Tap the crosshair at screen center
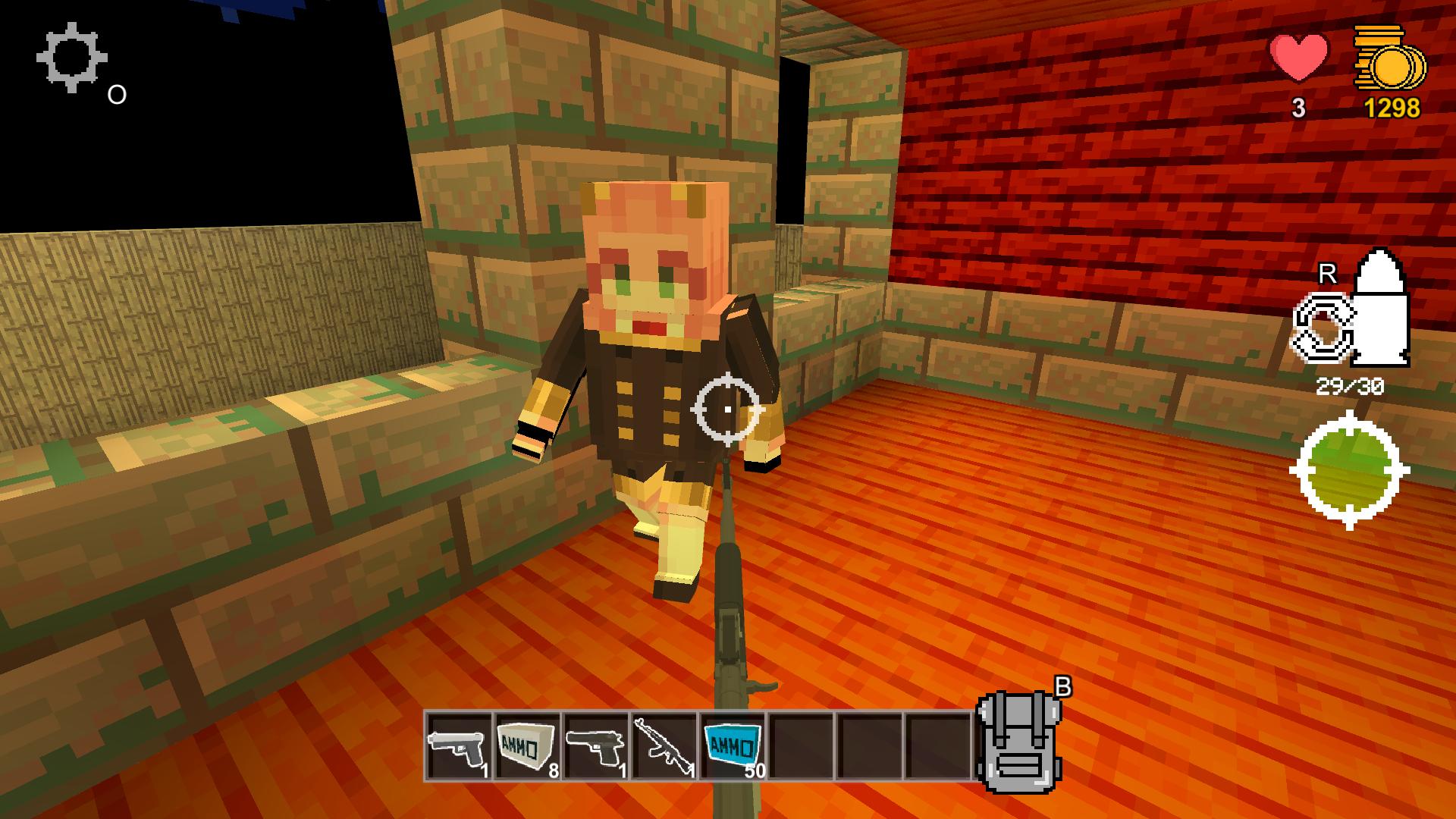Viewport: 1456px width, 819px height. (728, 409)
